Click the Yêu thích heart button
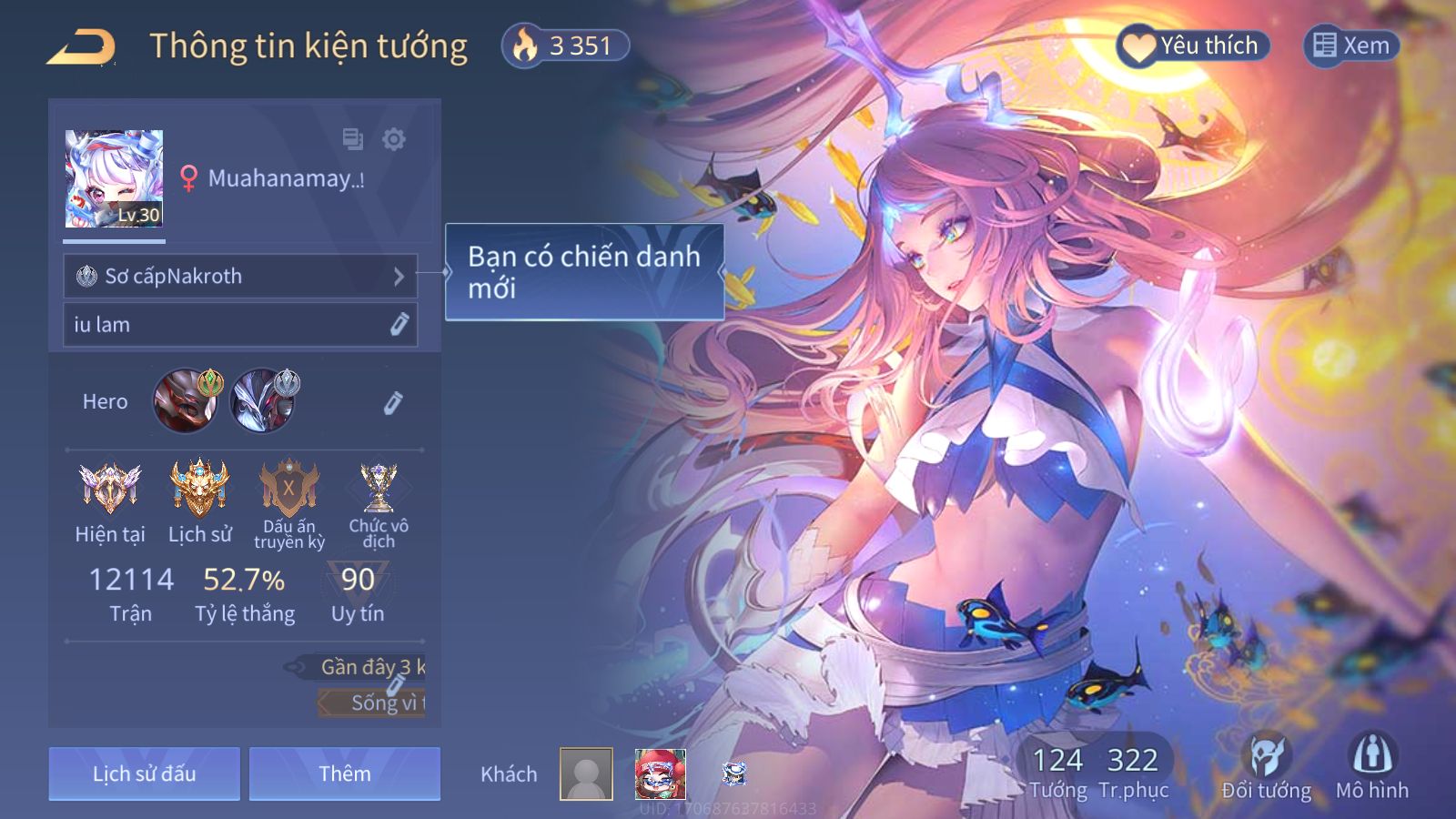1456x819 pixels. click(x=1192, y=45)
